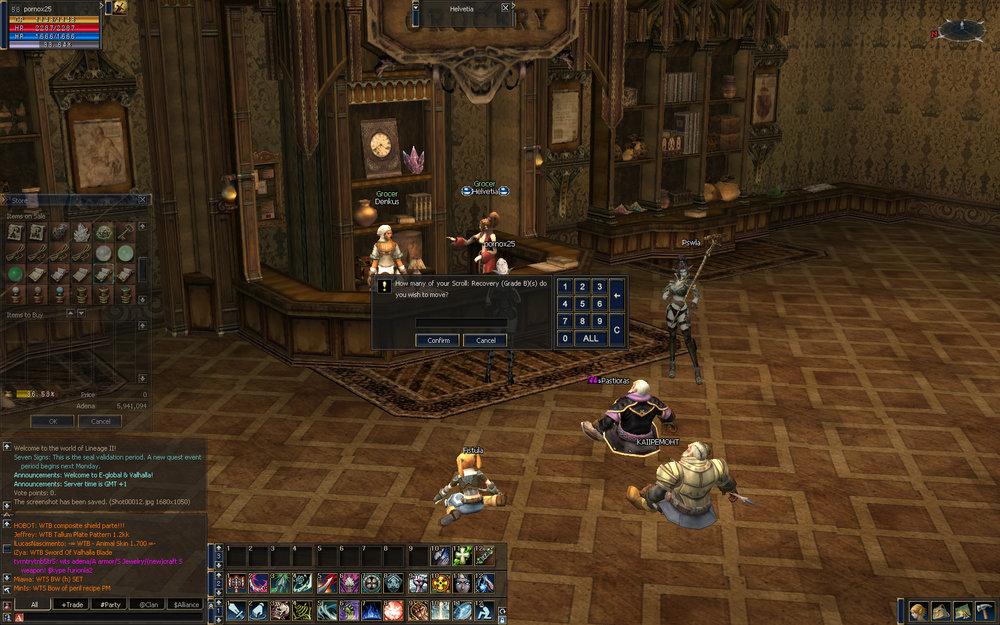
Task: Choose ALL on the number keypad
Action: coord(591,338)
